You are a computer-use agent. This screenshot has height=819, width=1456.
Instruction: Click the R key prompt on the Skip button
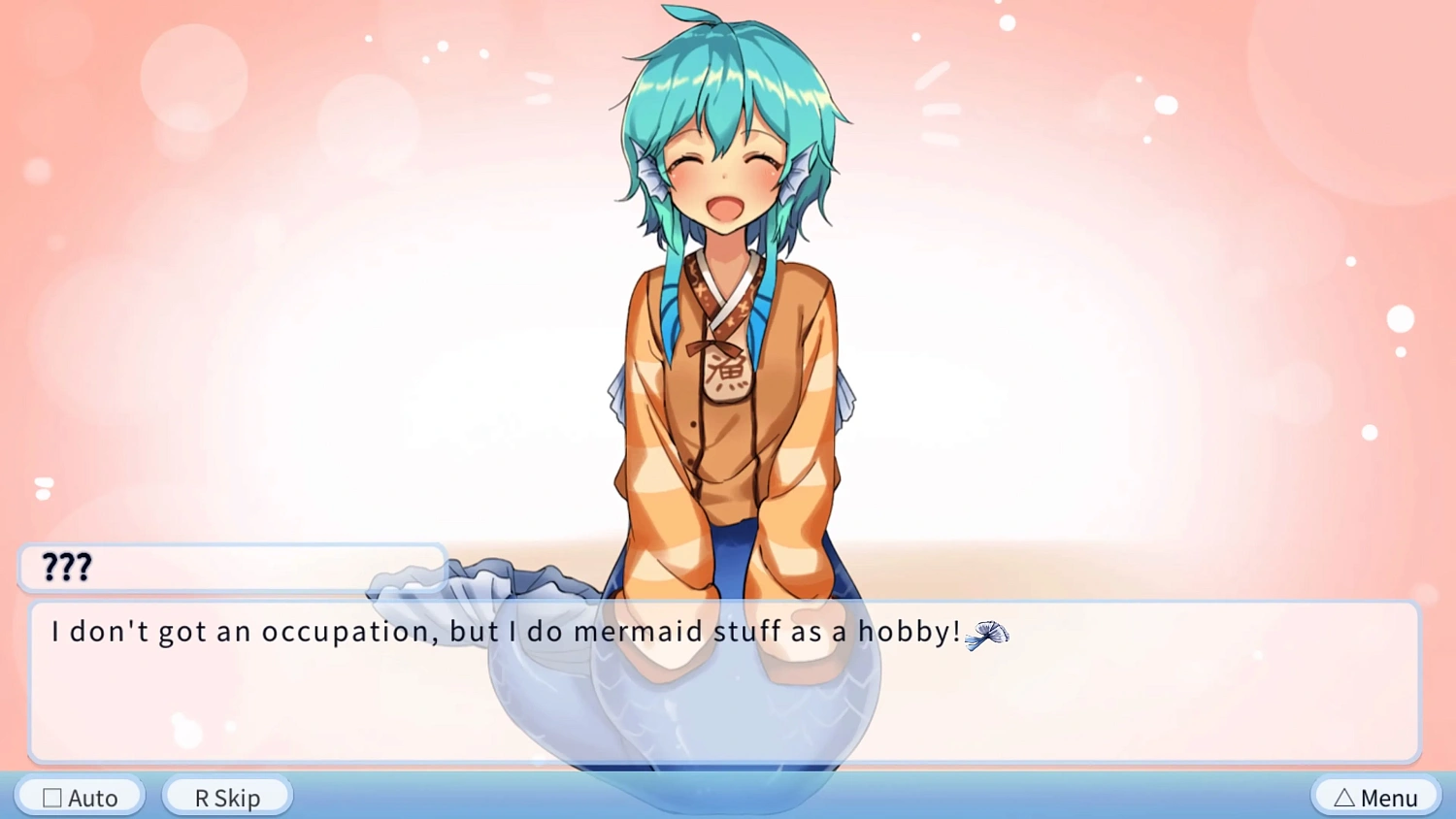click(200, 797)
